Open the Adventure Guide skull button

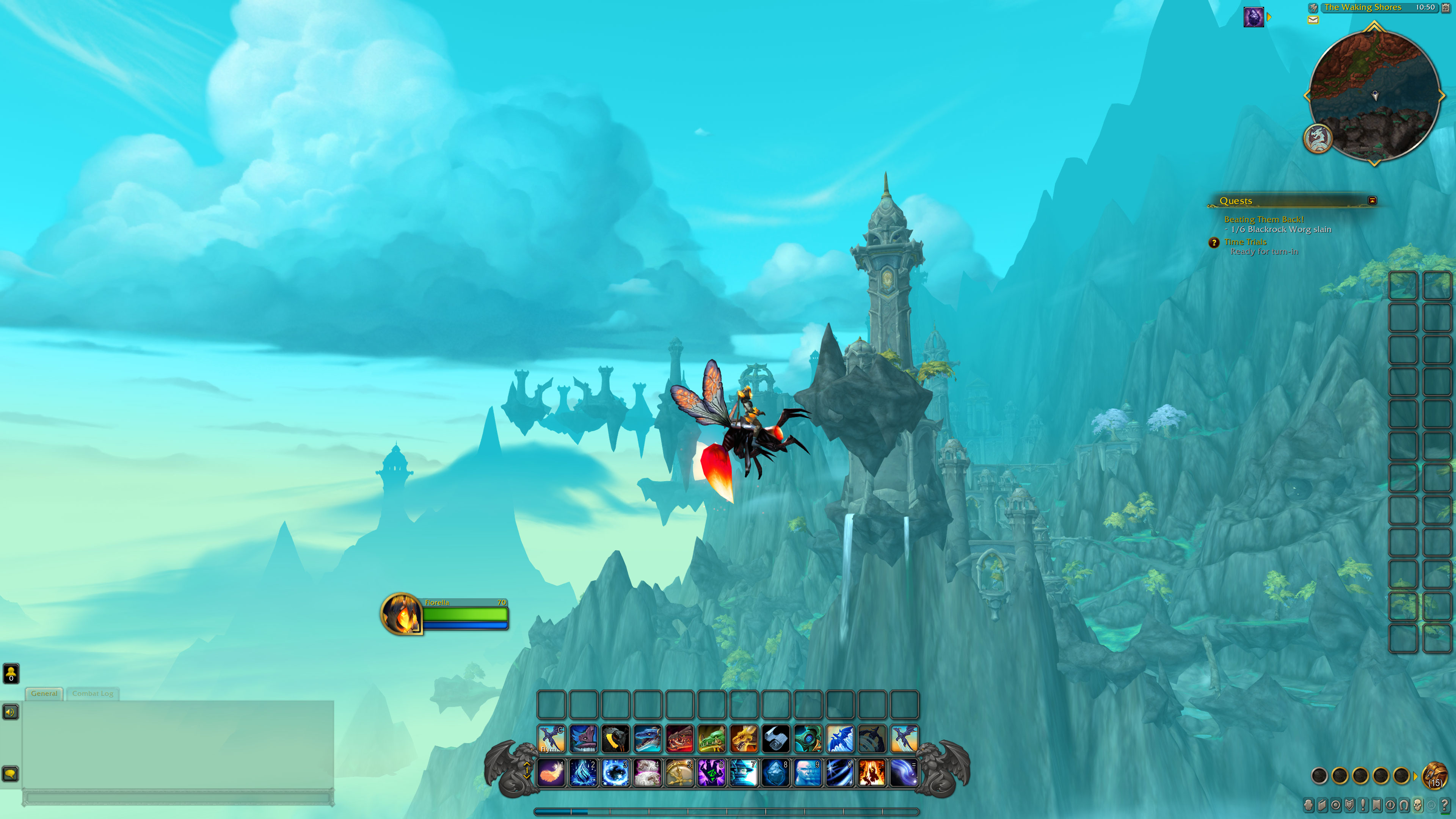[1418, 805]
